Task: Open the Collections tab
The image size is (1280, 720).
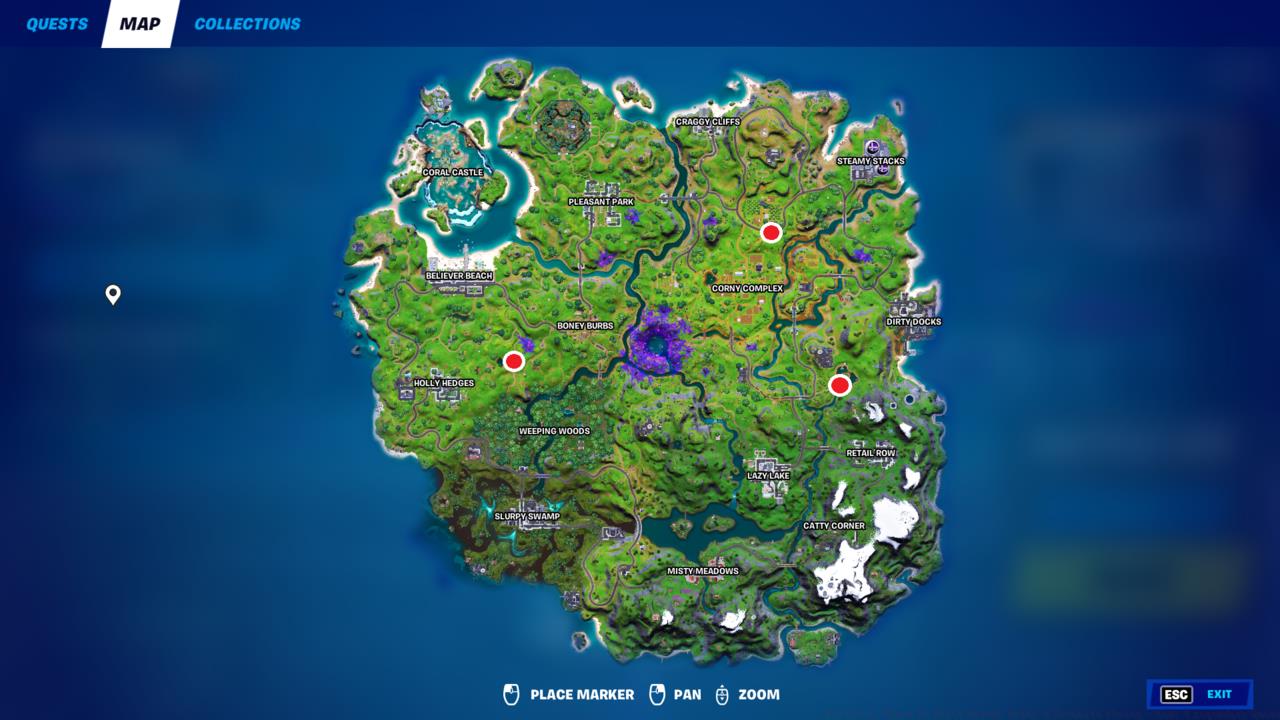Action: coord(246,23)
